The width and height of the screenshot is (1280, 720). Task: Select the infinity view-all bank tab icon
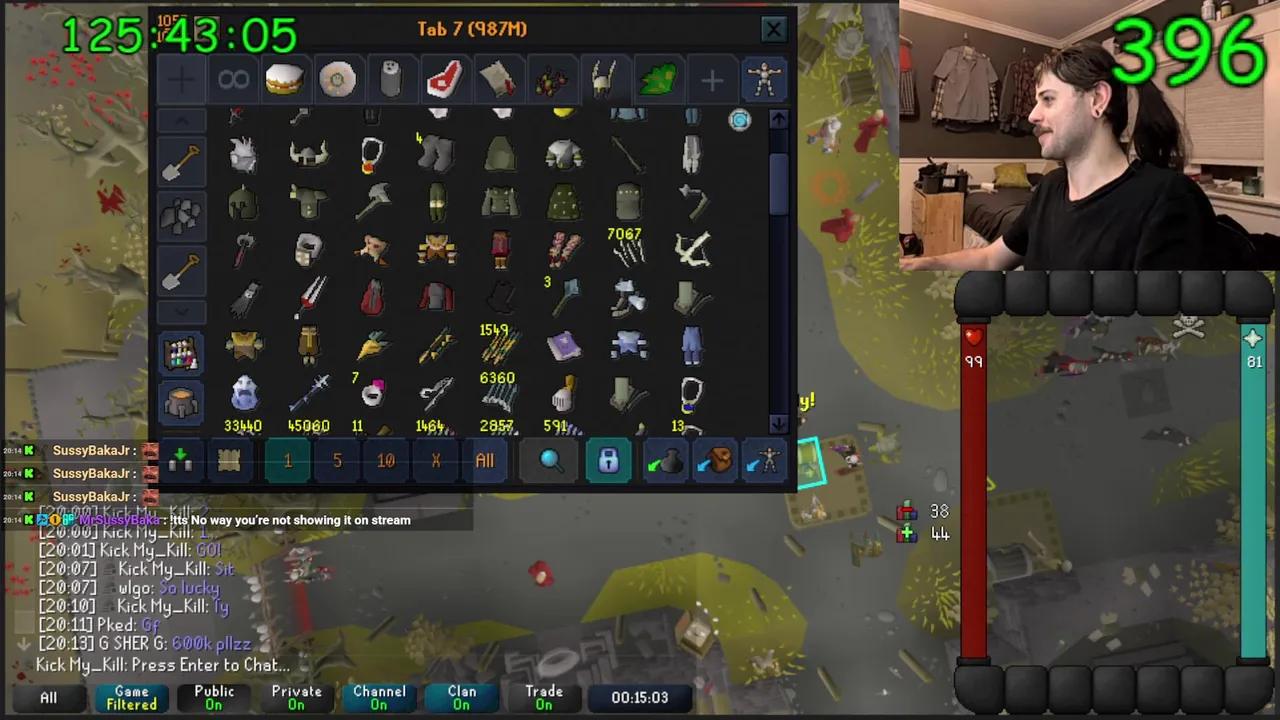pyautogui.click(x=233, y=80)
